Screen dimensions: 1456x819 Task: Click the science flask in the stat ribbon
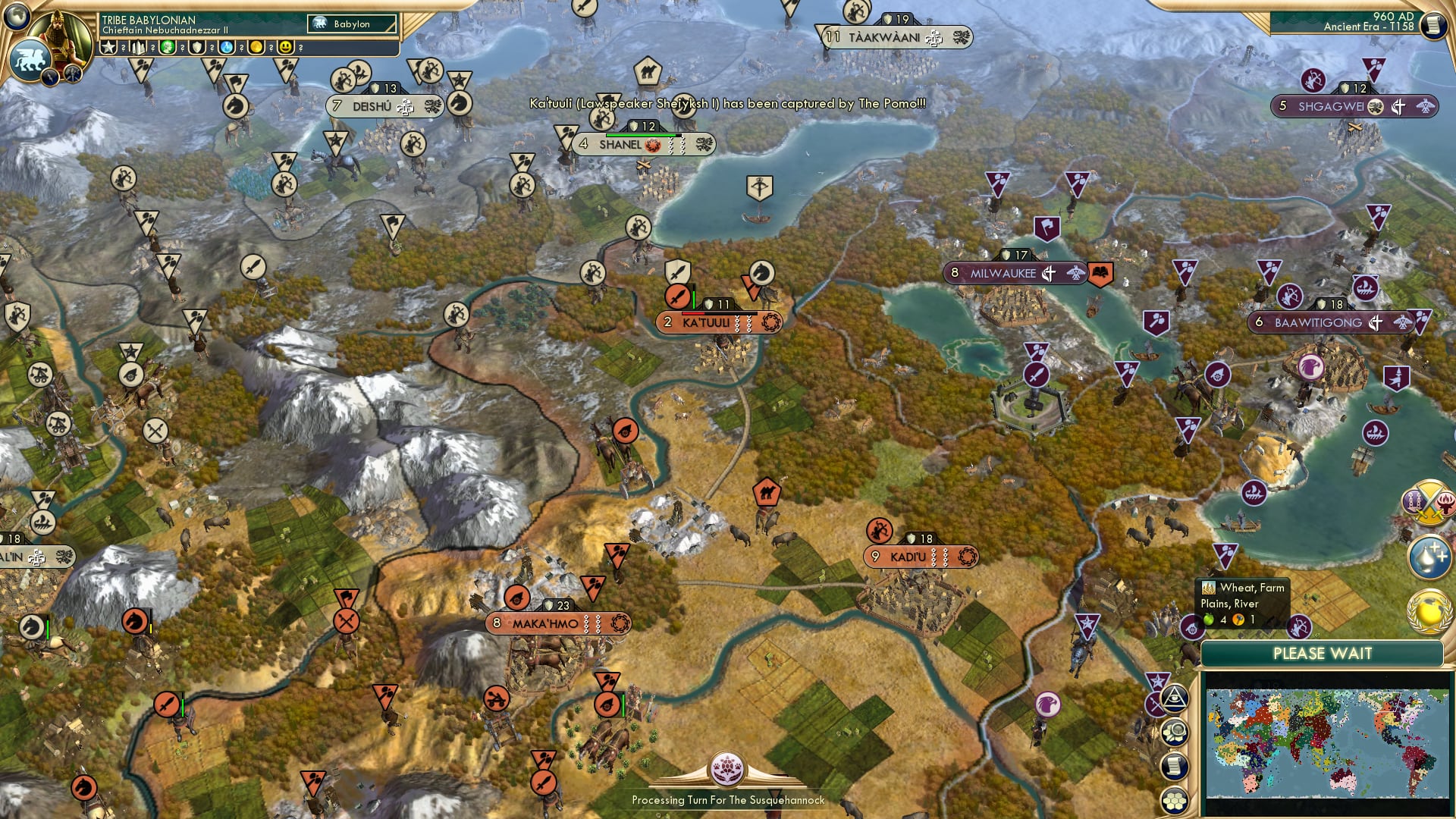226,47
